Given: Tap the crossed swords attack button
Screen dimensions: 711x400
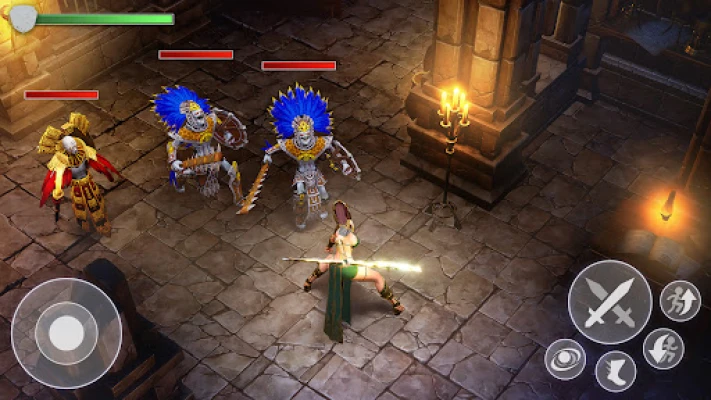Looking at the screenshot, I should [610, 302].
